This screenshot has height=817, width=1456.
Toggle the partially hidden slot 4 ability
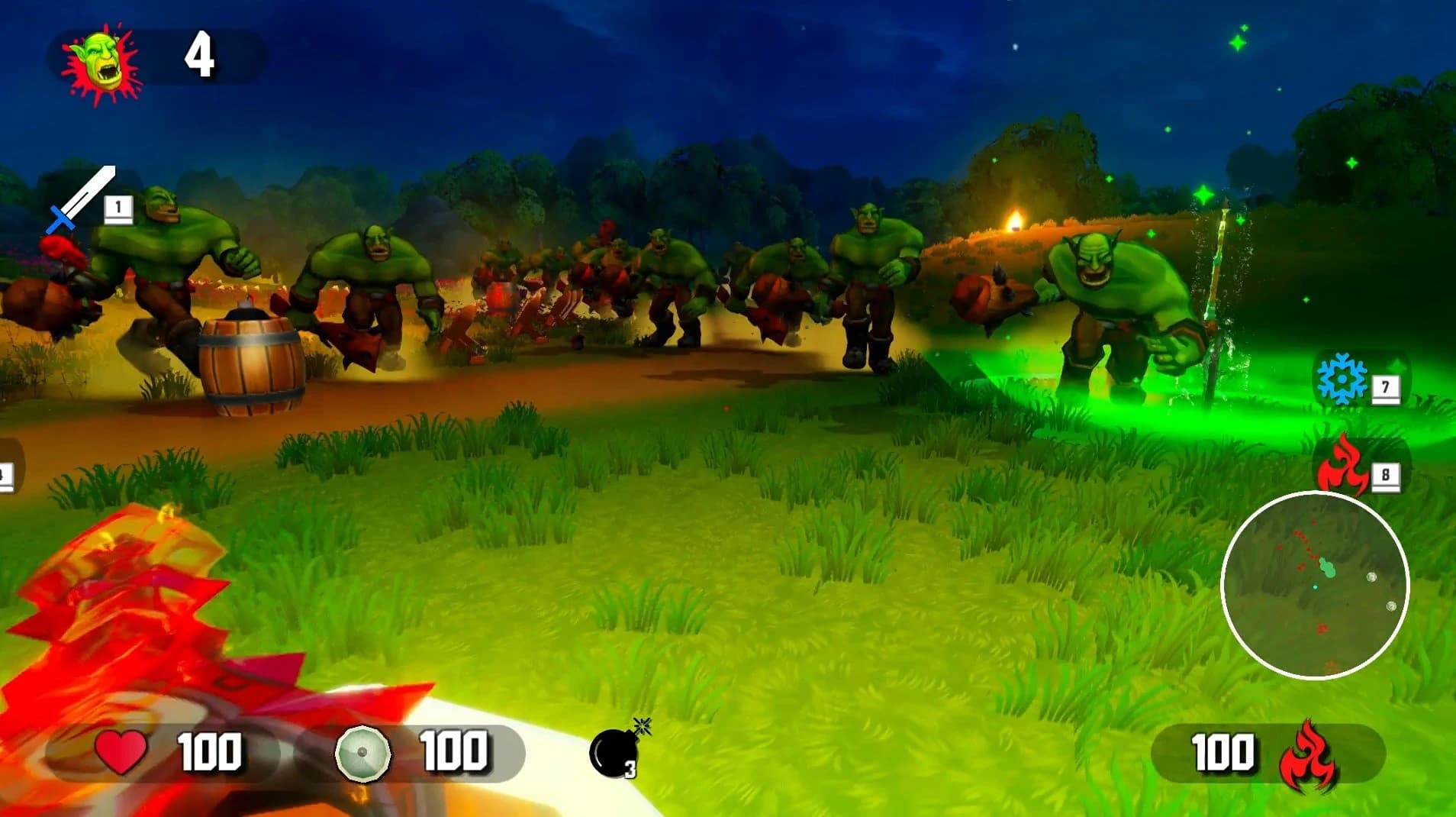click(6, 473)
